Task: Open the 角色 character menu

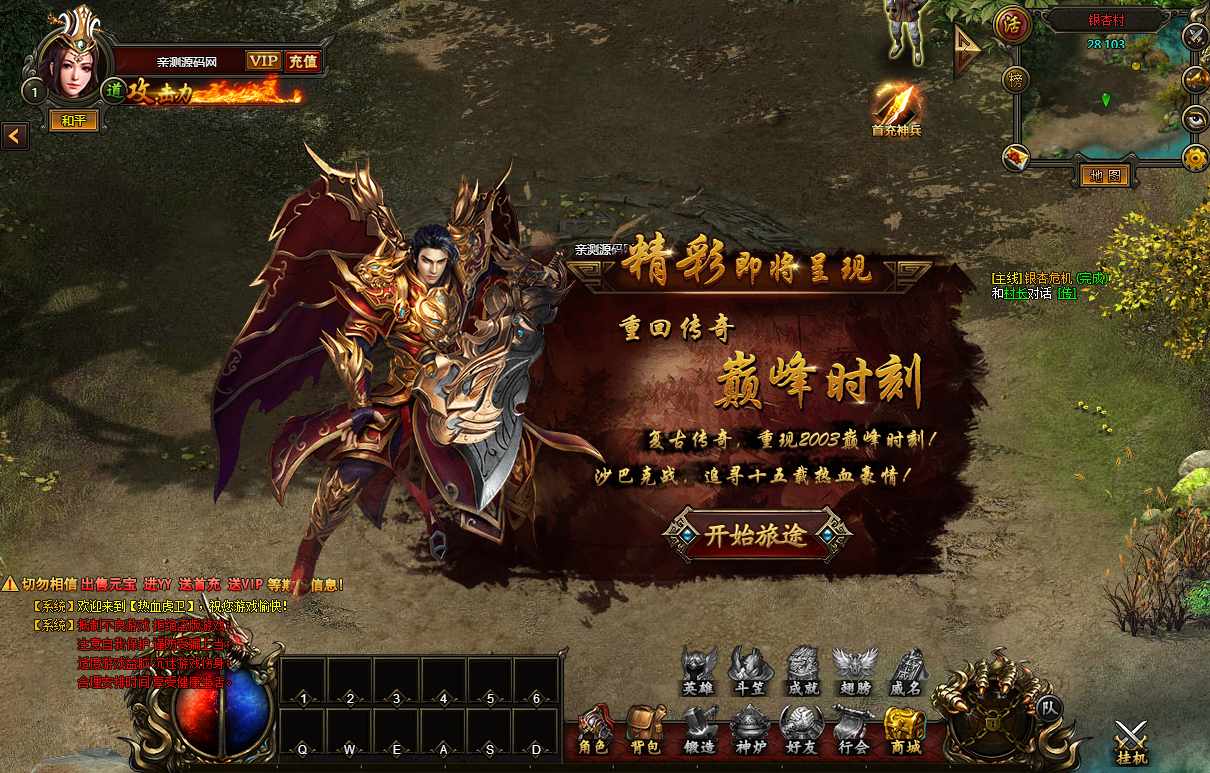Action: 593,731
